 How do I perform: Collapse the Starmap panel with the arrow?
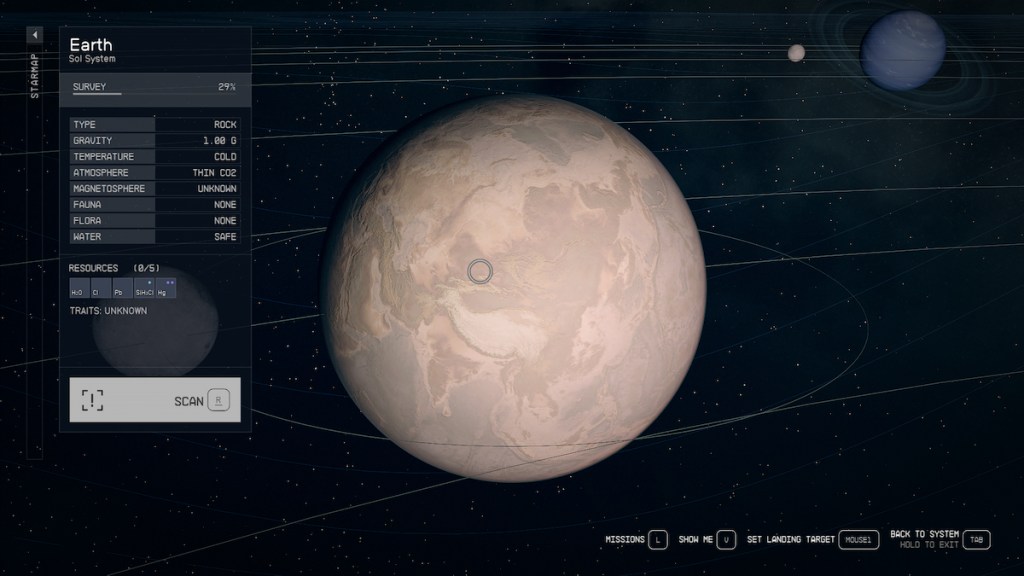[x=34, y=35]
